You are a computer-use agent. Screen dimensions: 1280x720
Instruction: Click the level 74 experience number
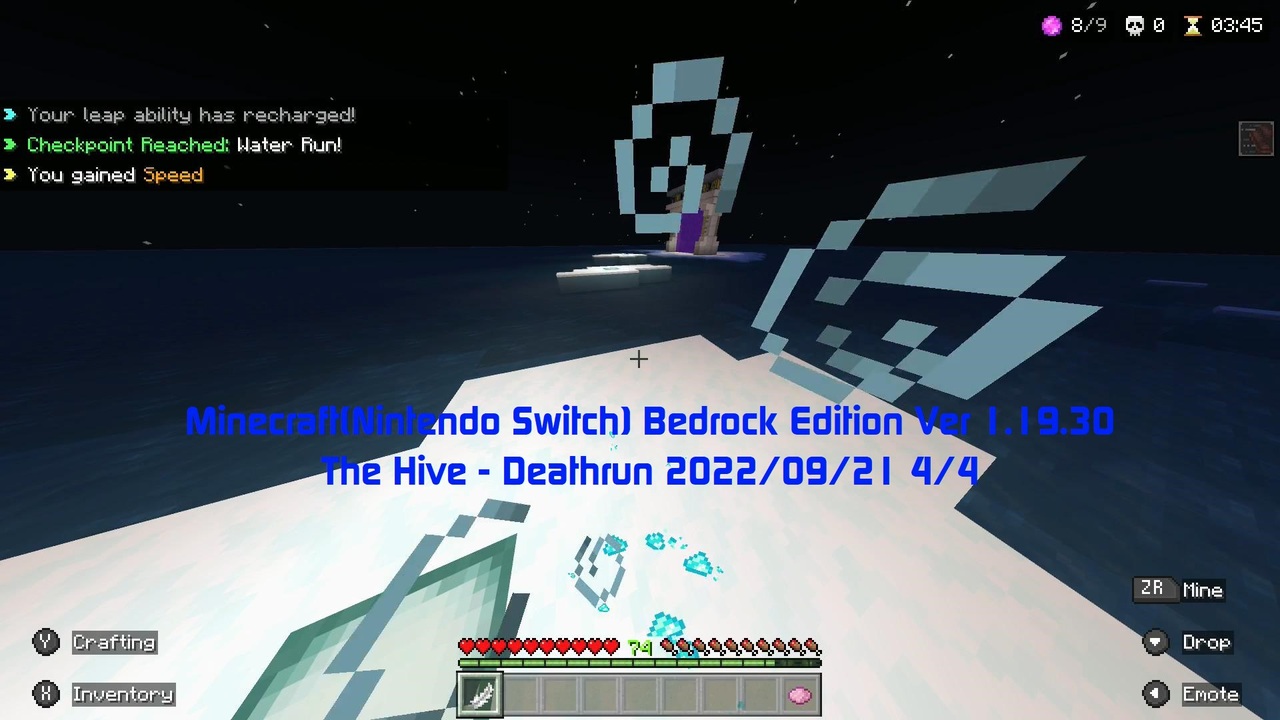pyautogui.click(x=641, y=648)
